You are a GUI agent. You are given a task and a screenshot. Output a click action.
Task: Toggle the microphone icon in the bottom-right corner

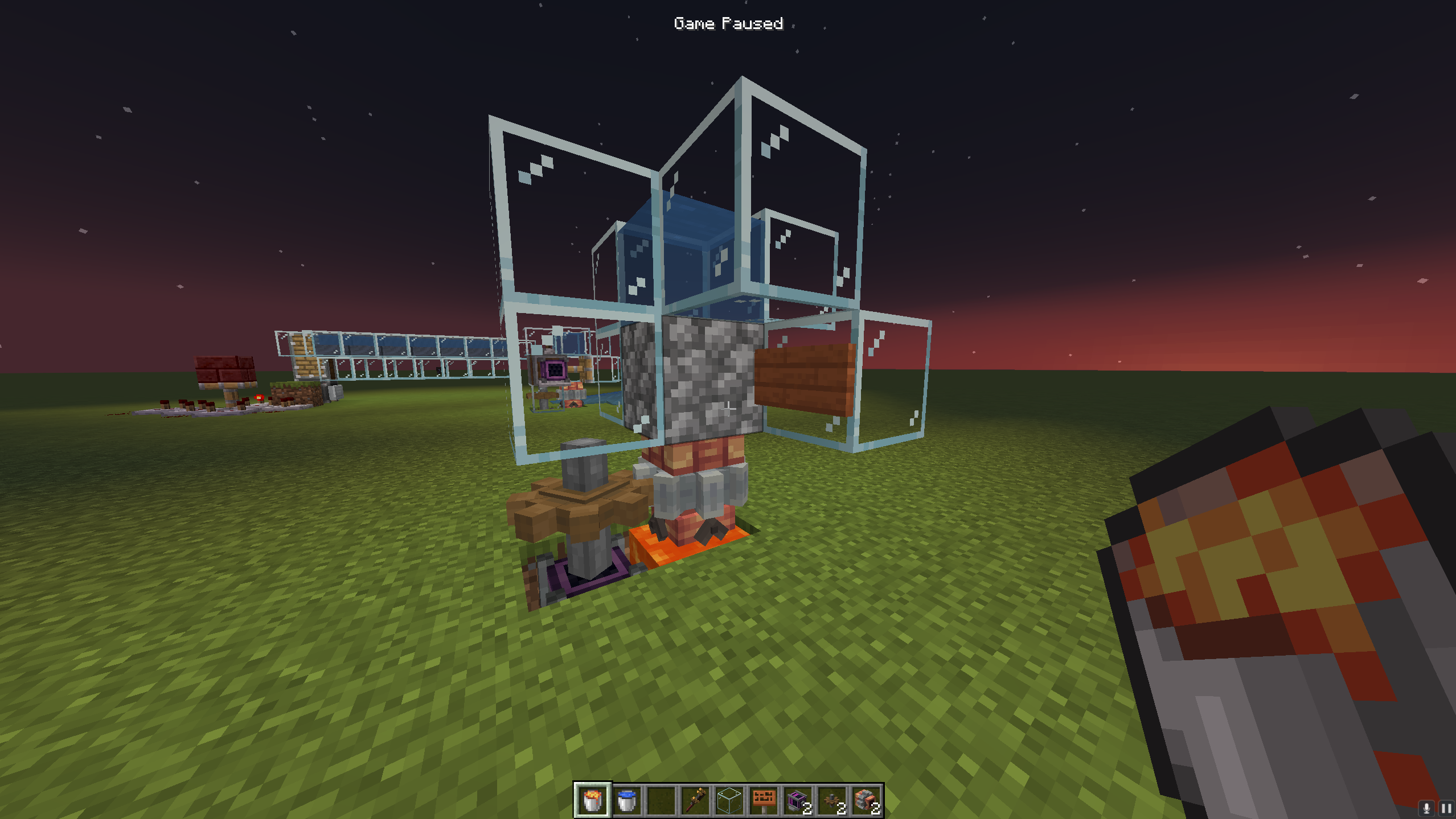pyautogui.click(x=1426, y=808)
